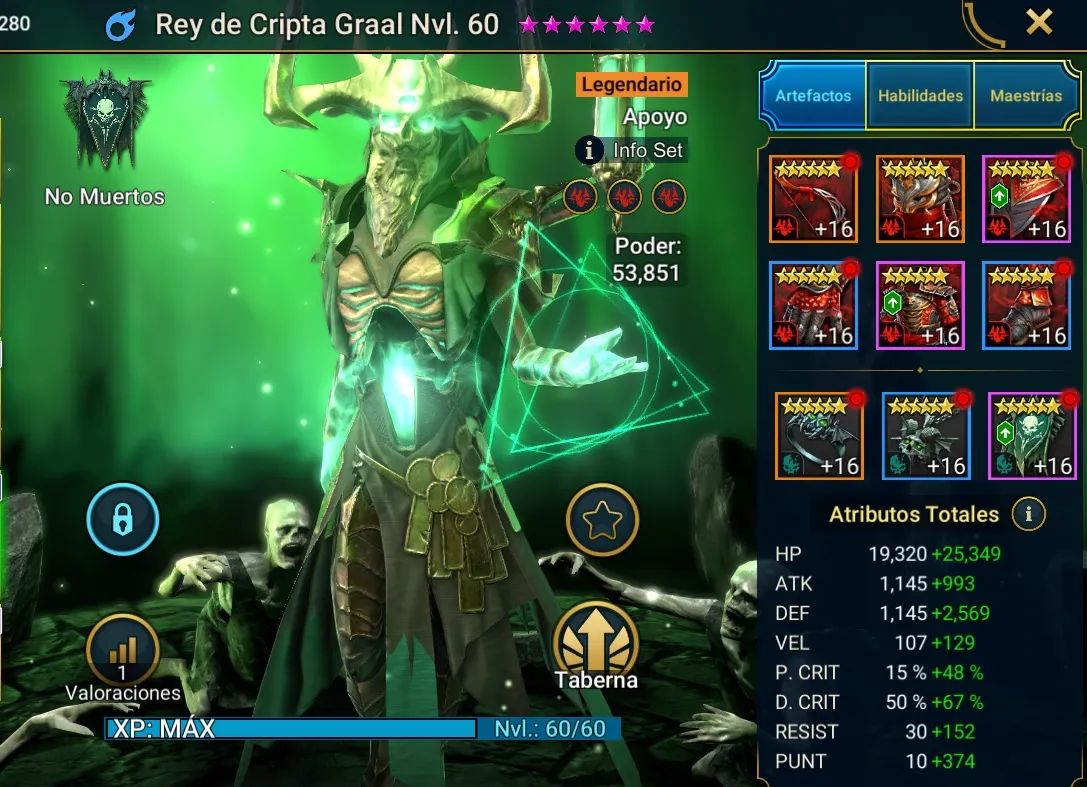Choose the equipped gauntlets artifact

[813, 305]
